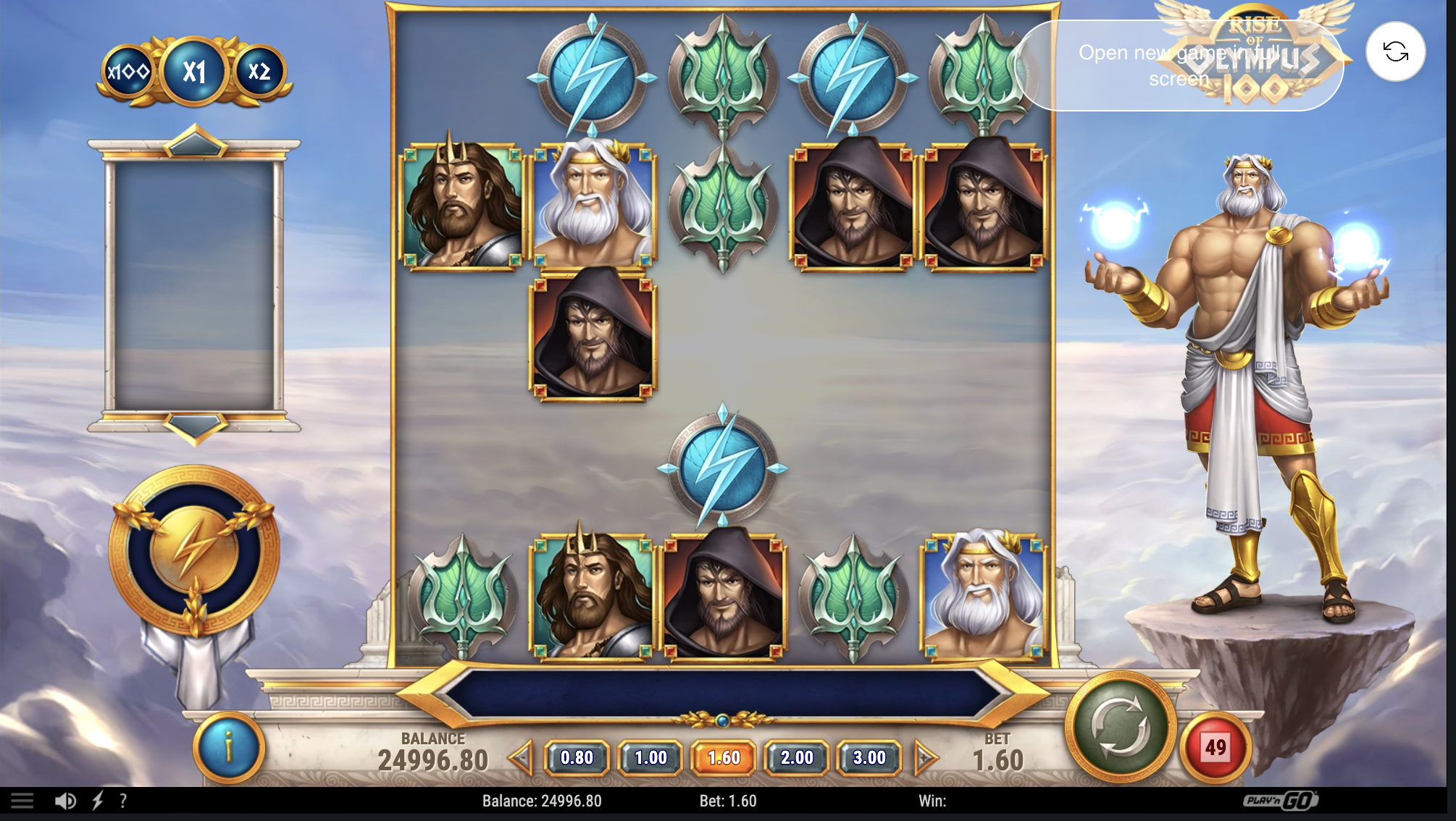The width and height of the screenshot is (1456, 821).
Task: Pick the 2.00 bet amount
Action: [795, 758]
